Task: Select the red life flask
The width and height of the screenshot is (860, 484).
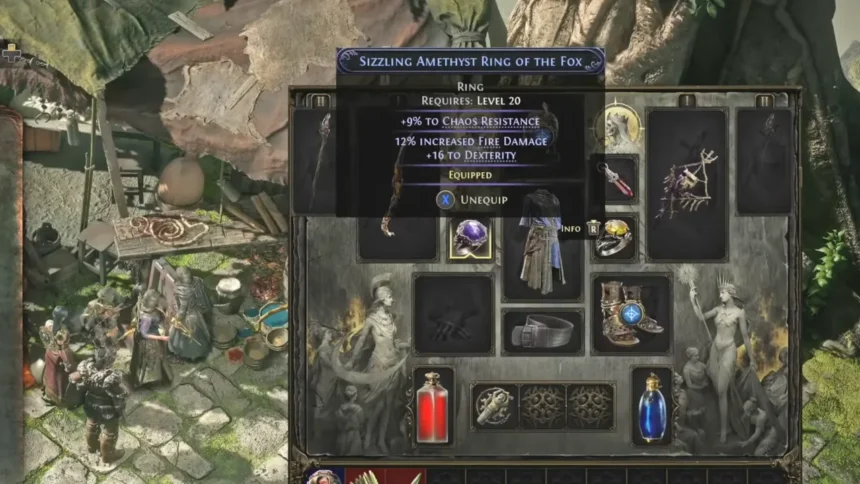Action: 433,405
